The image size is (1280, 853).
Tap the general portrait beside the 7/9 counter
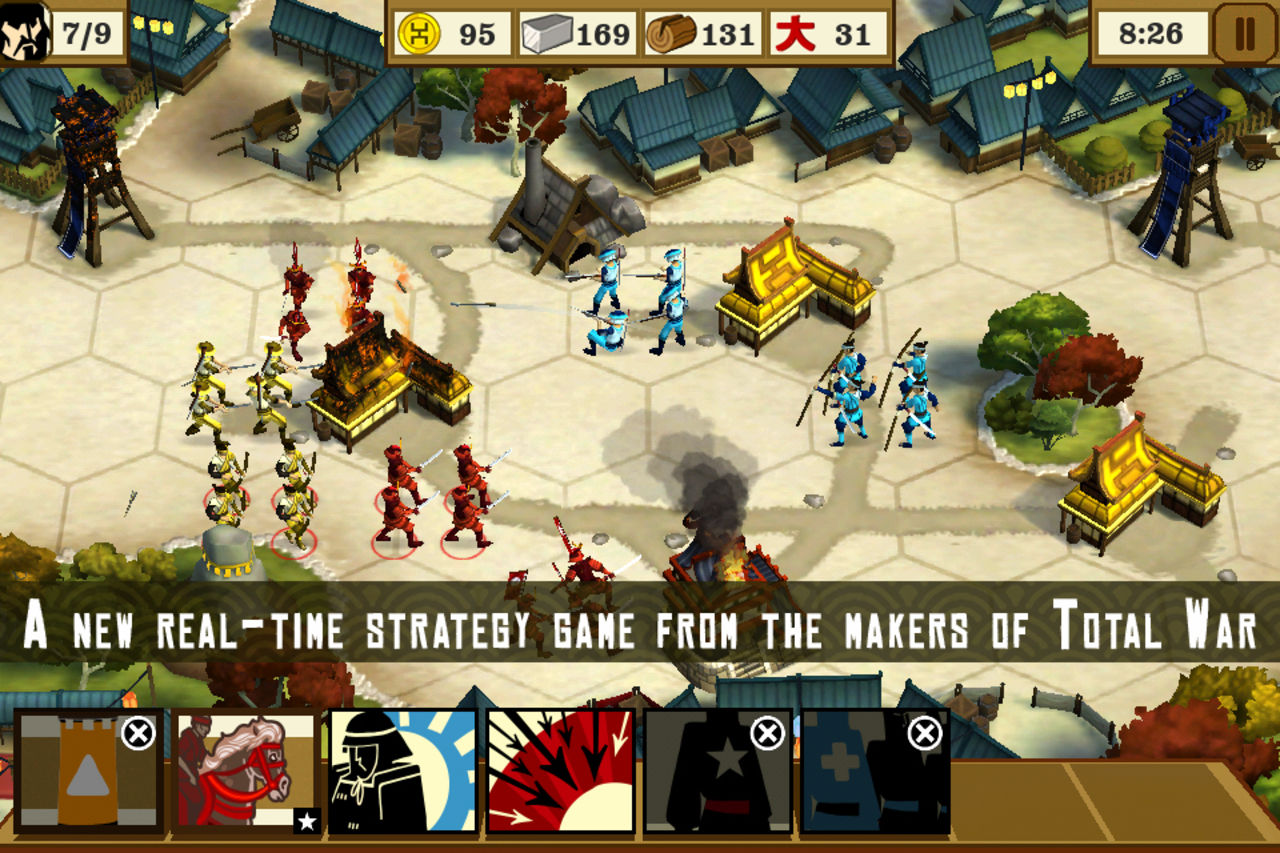point(25,34)
